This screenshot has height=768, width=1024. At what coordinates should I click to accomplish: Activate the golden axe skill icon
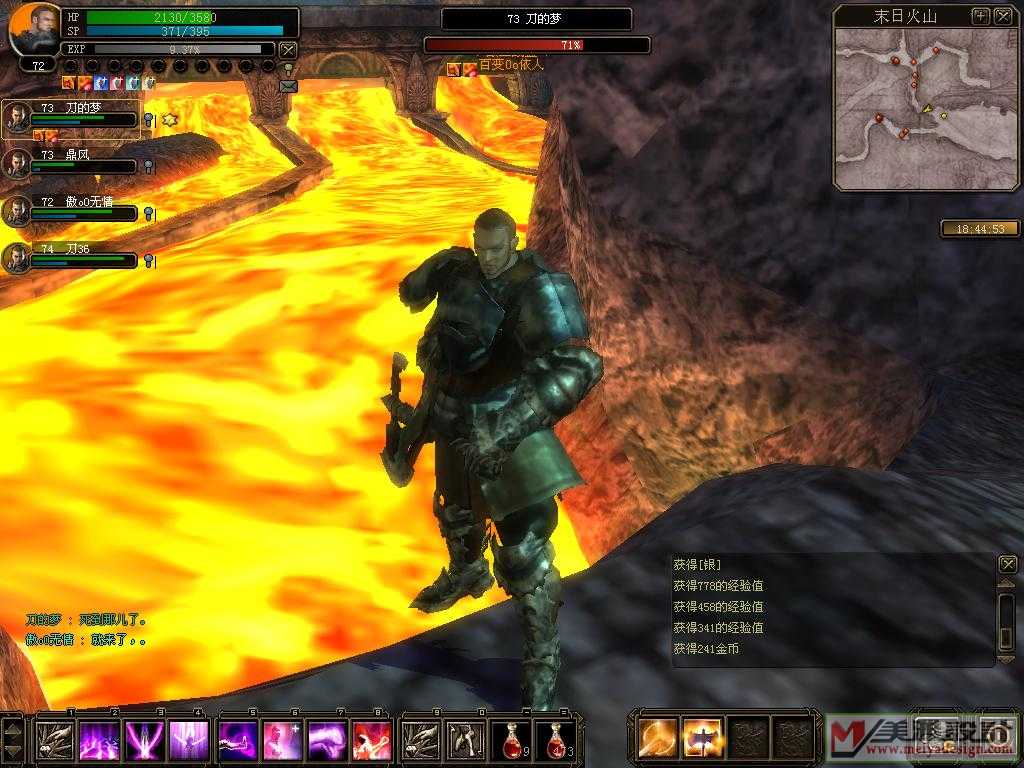[703, 738]
